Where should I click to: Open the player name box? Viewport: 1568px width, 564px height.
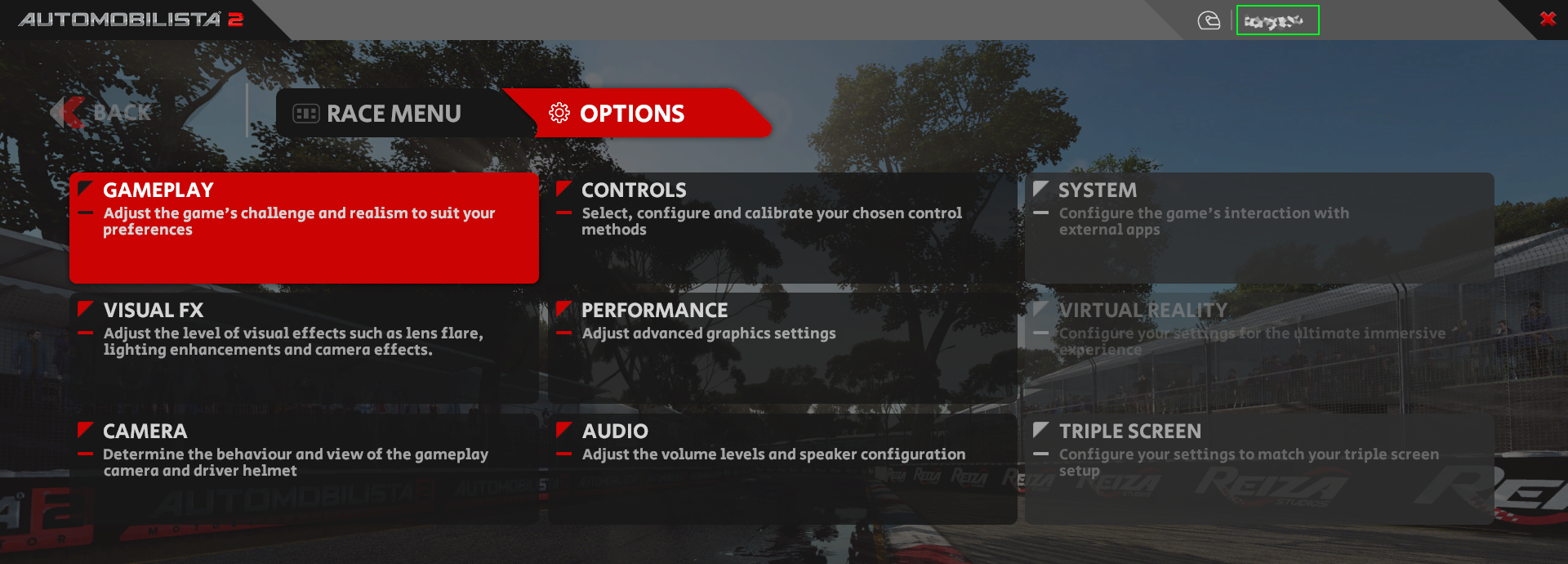pyautogui.click(x=1277, y=20)
